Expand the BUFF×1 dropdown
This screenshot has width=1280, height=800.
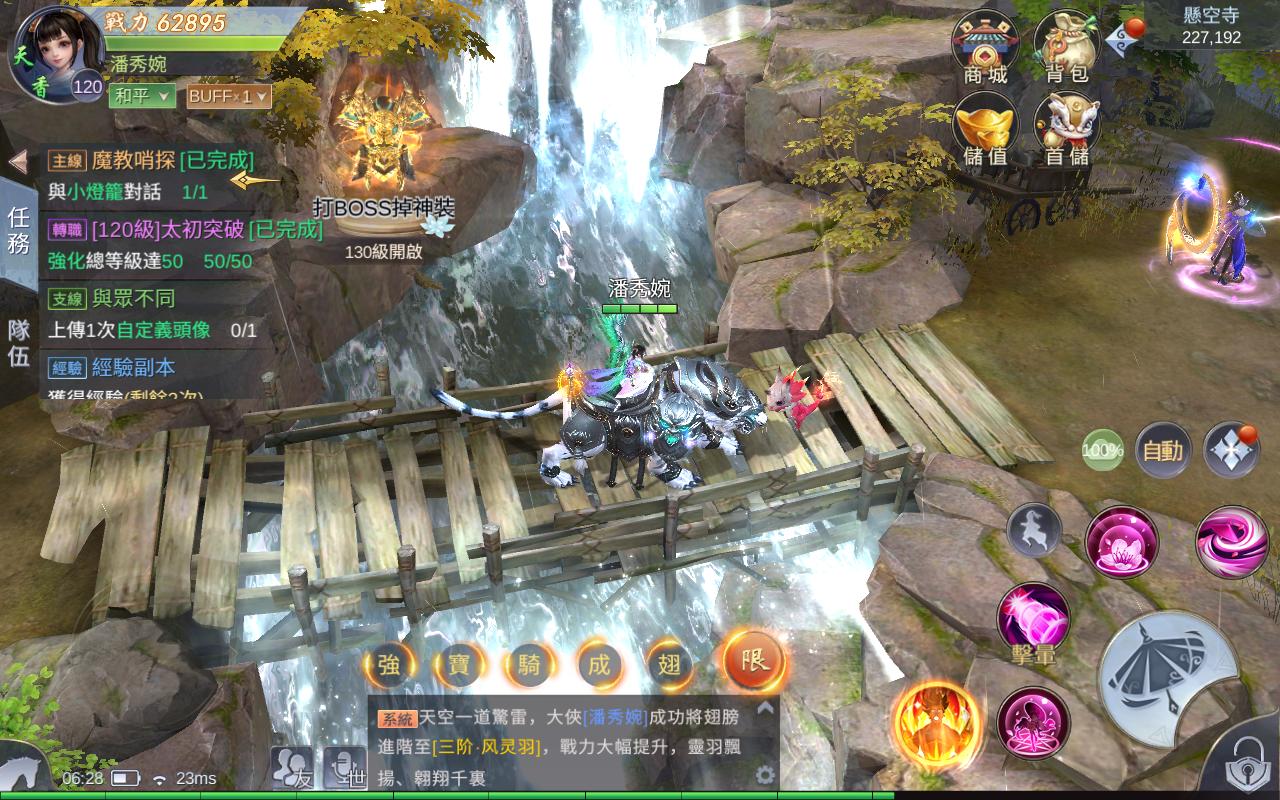point(228,96)
